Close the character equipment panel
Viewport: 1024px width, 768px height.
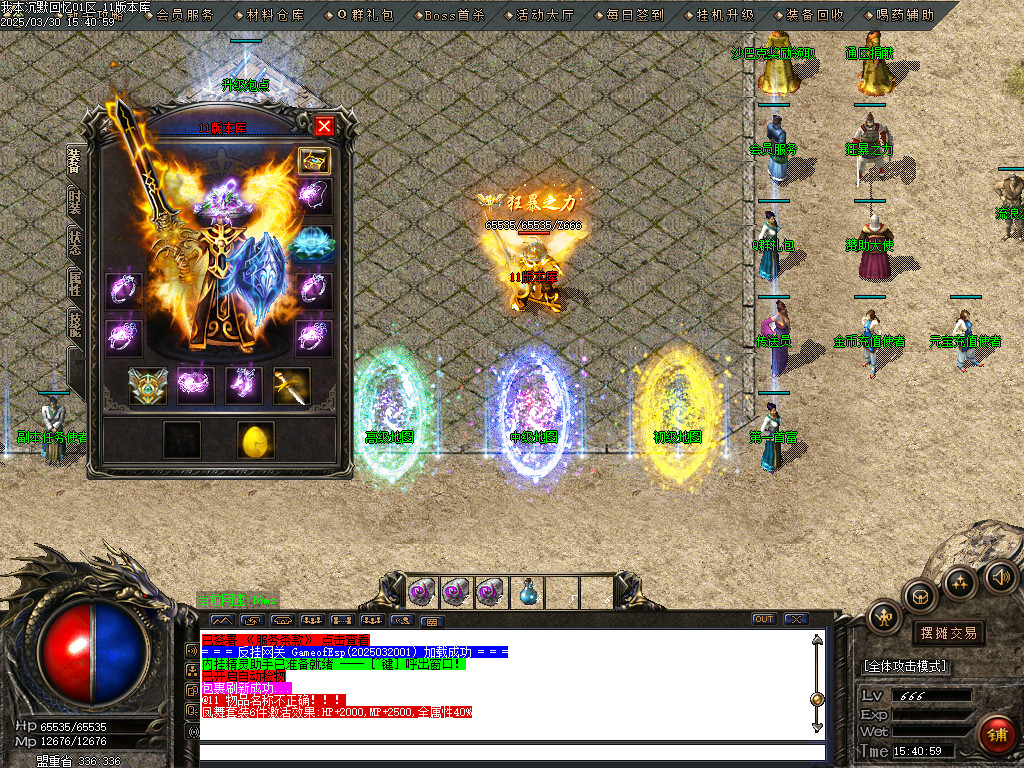(324, 126)
